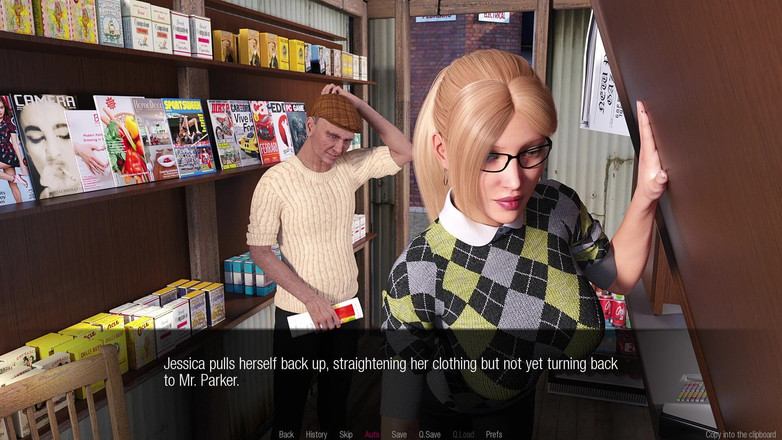Viewport: 782px width, 440px height.
Task: Open Prefs settings menu
Action: coord(494,434)
